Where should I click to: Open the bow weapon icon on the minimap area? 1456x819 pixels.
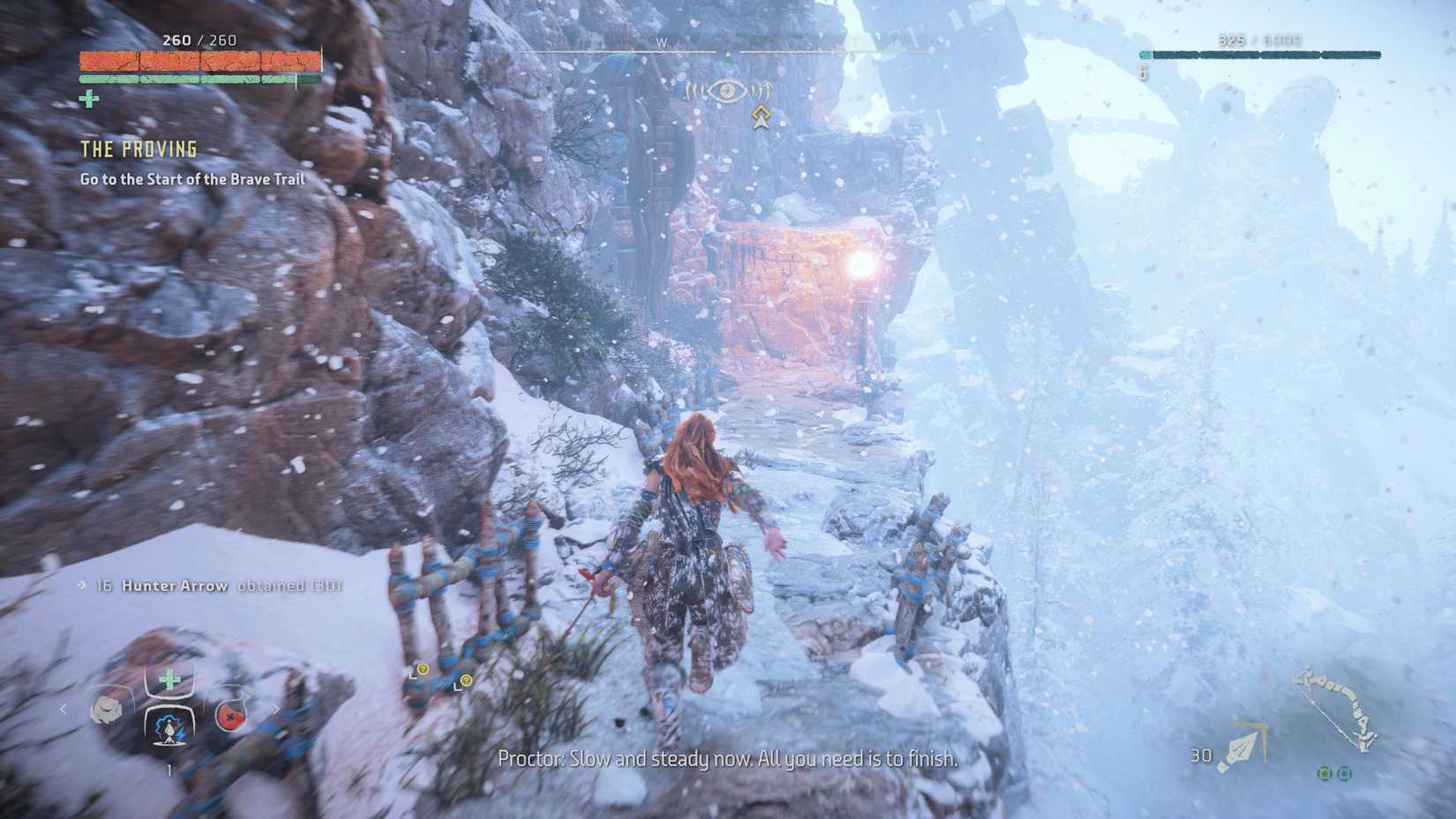[x=1333, y=709]
